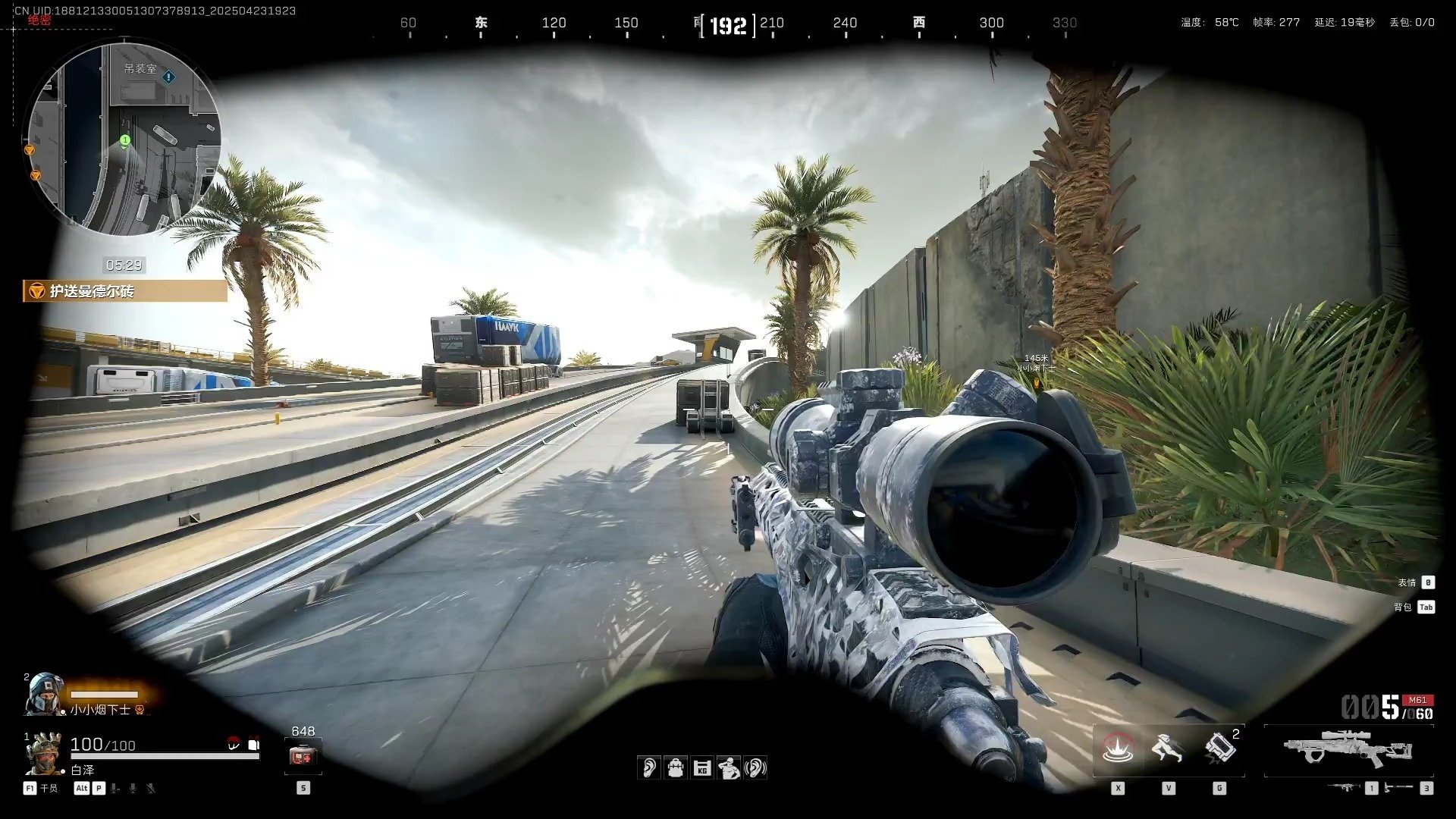Select the gadget device with count 2
1456x819 pixels.
tap(1219, 749)
